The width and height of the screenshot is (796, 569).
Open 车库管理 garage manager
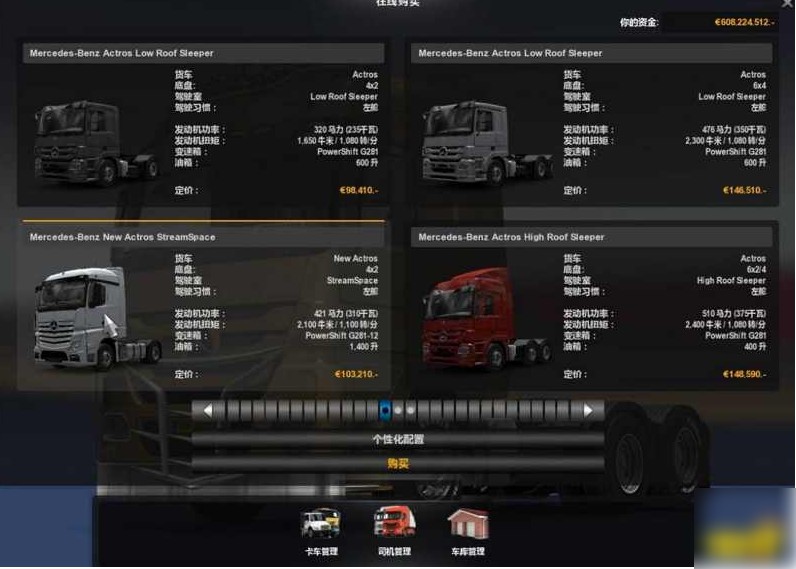coord(467,532)
